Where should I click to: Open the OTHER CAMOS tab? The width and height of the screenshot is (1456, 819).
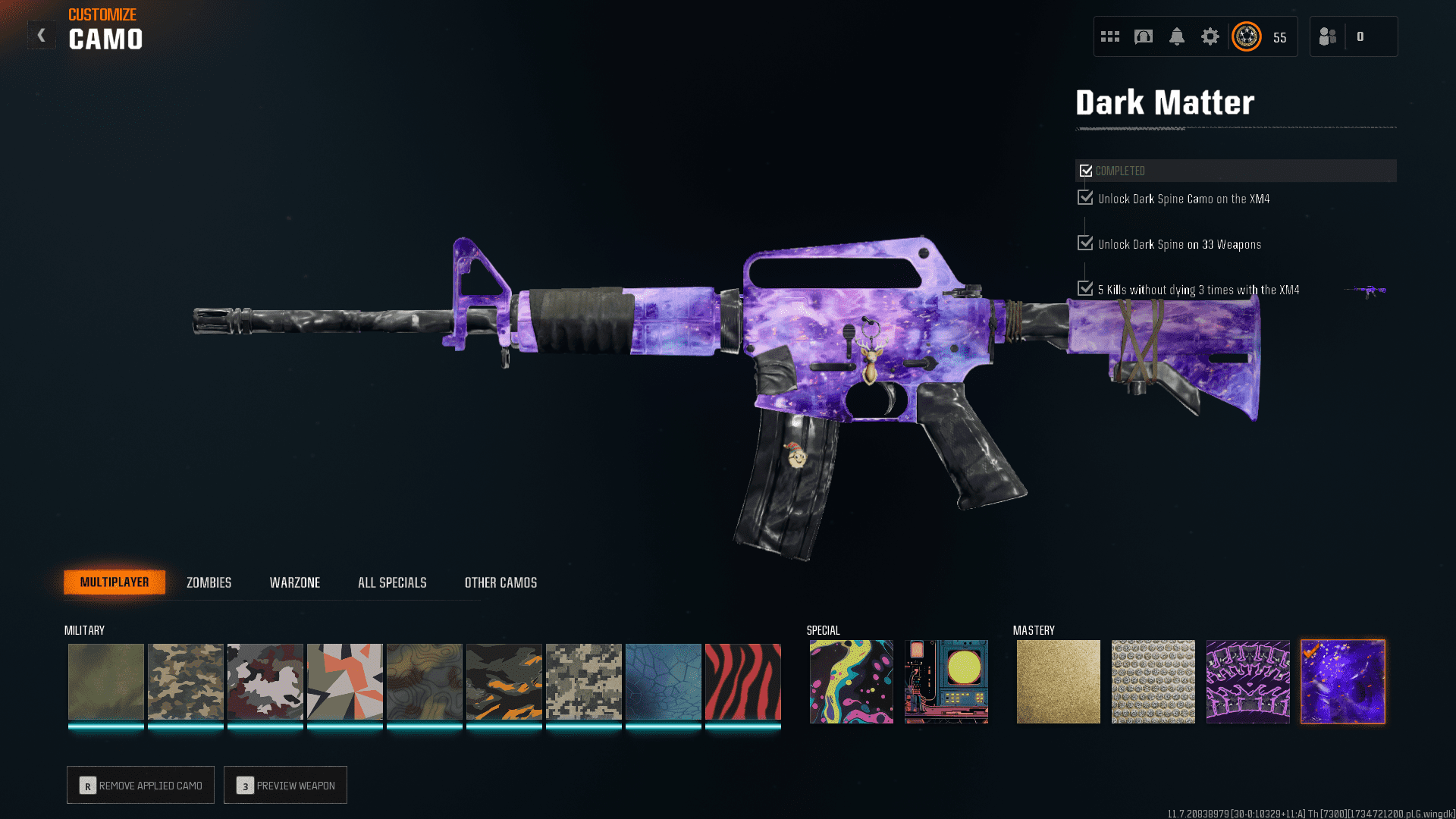(500, 582)
